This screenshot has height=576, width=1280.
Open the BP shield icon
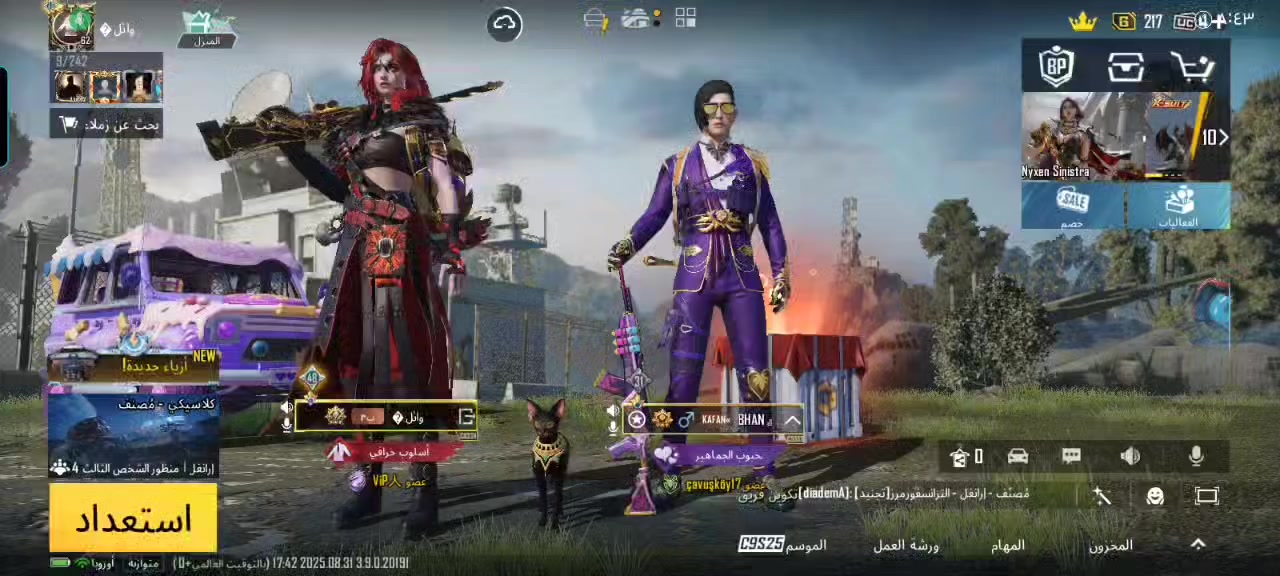pyautogui.click(x=1056, y=66)
